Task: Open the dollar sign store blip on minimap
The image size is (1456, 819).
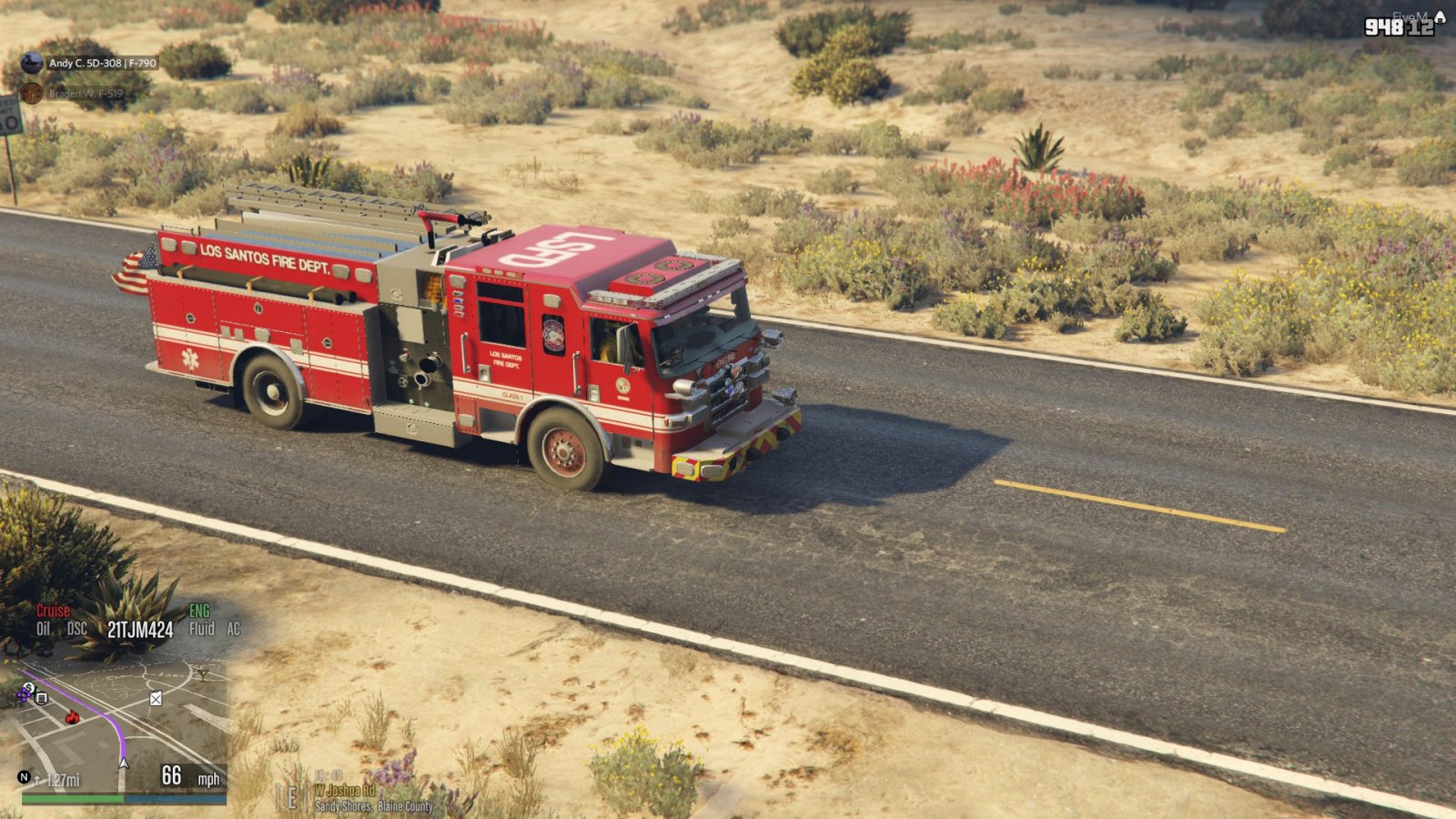Action: [x=28, y=688]
